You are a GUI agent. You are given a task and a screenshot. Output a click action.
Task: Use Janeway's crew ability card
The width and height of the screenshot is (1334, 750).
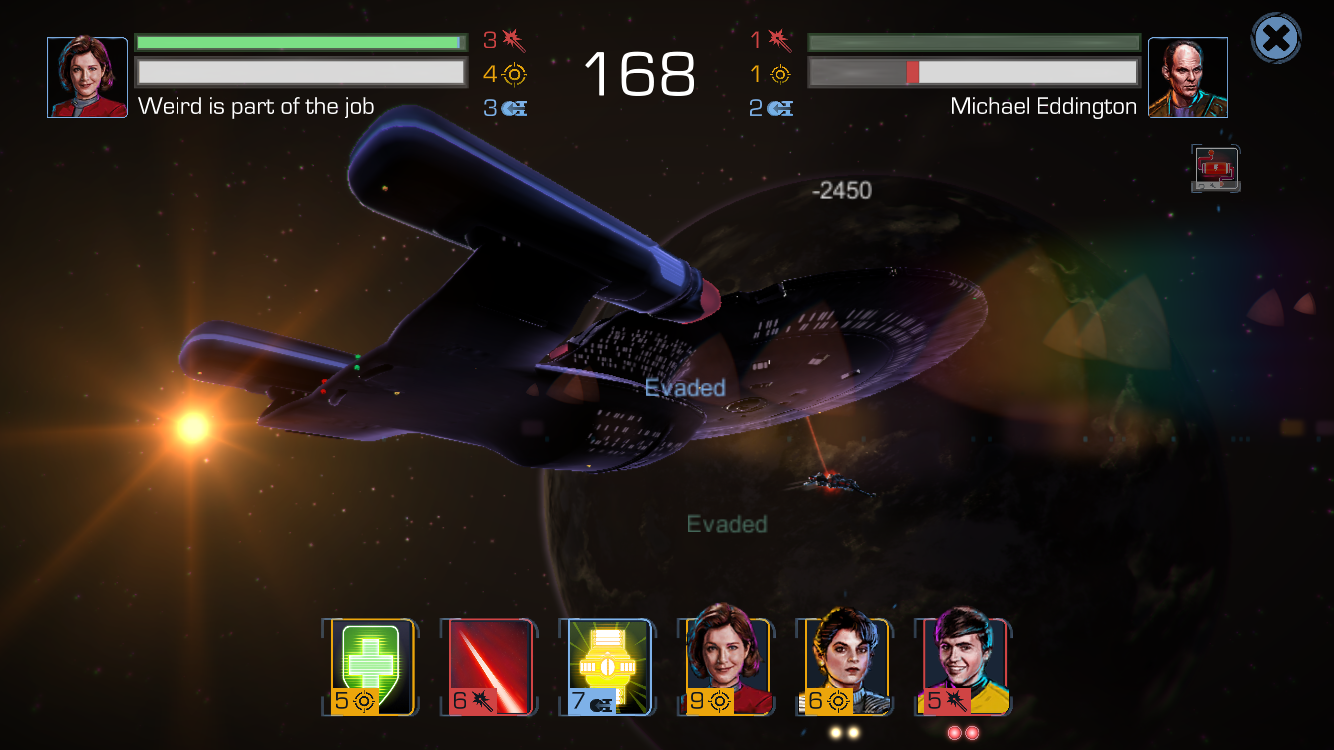pyautogui.click(x=727, y=665)
